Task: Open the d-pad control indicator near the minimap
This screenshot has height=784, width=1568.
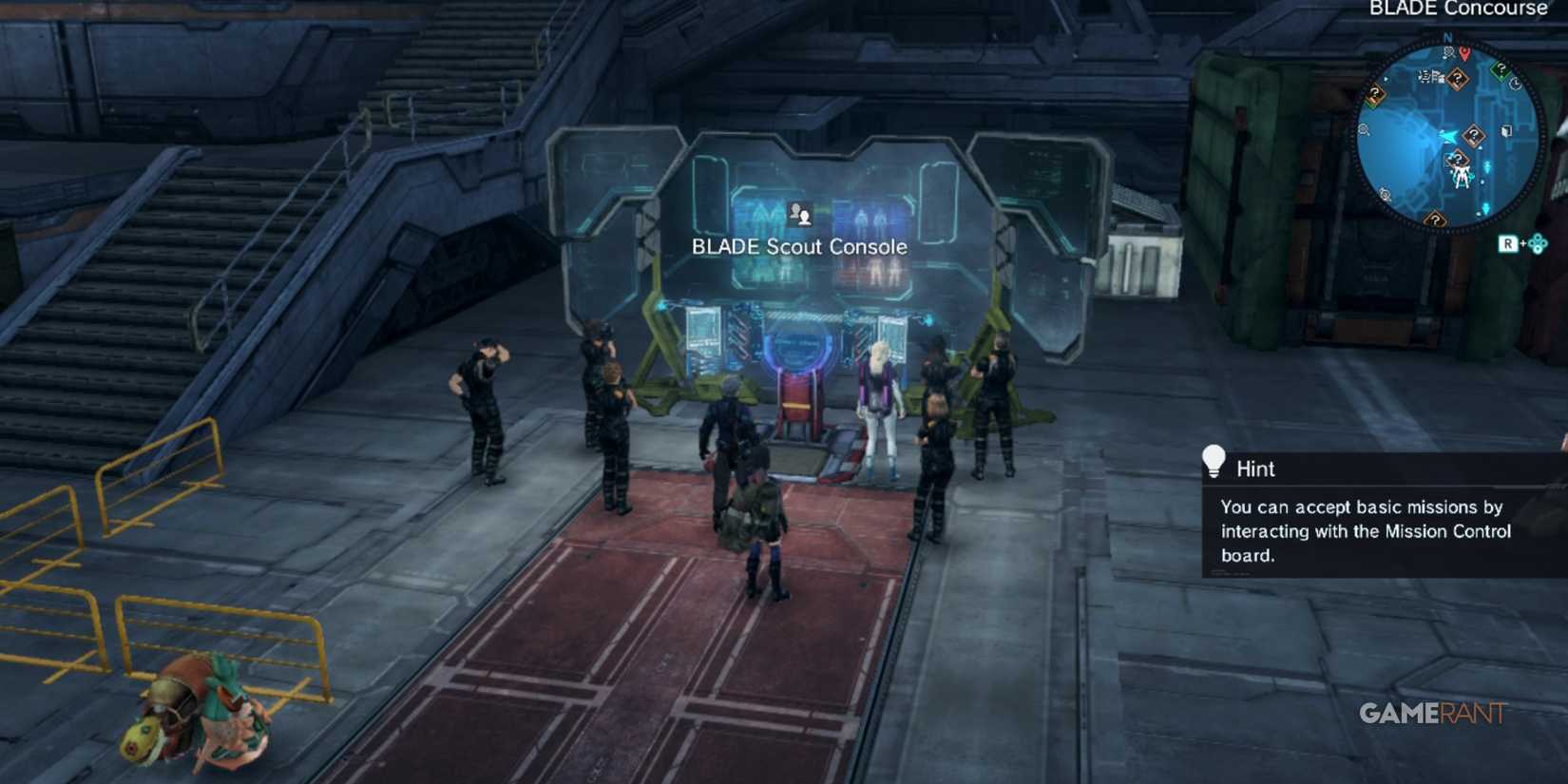Action: pos(1538,245)
